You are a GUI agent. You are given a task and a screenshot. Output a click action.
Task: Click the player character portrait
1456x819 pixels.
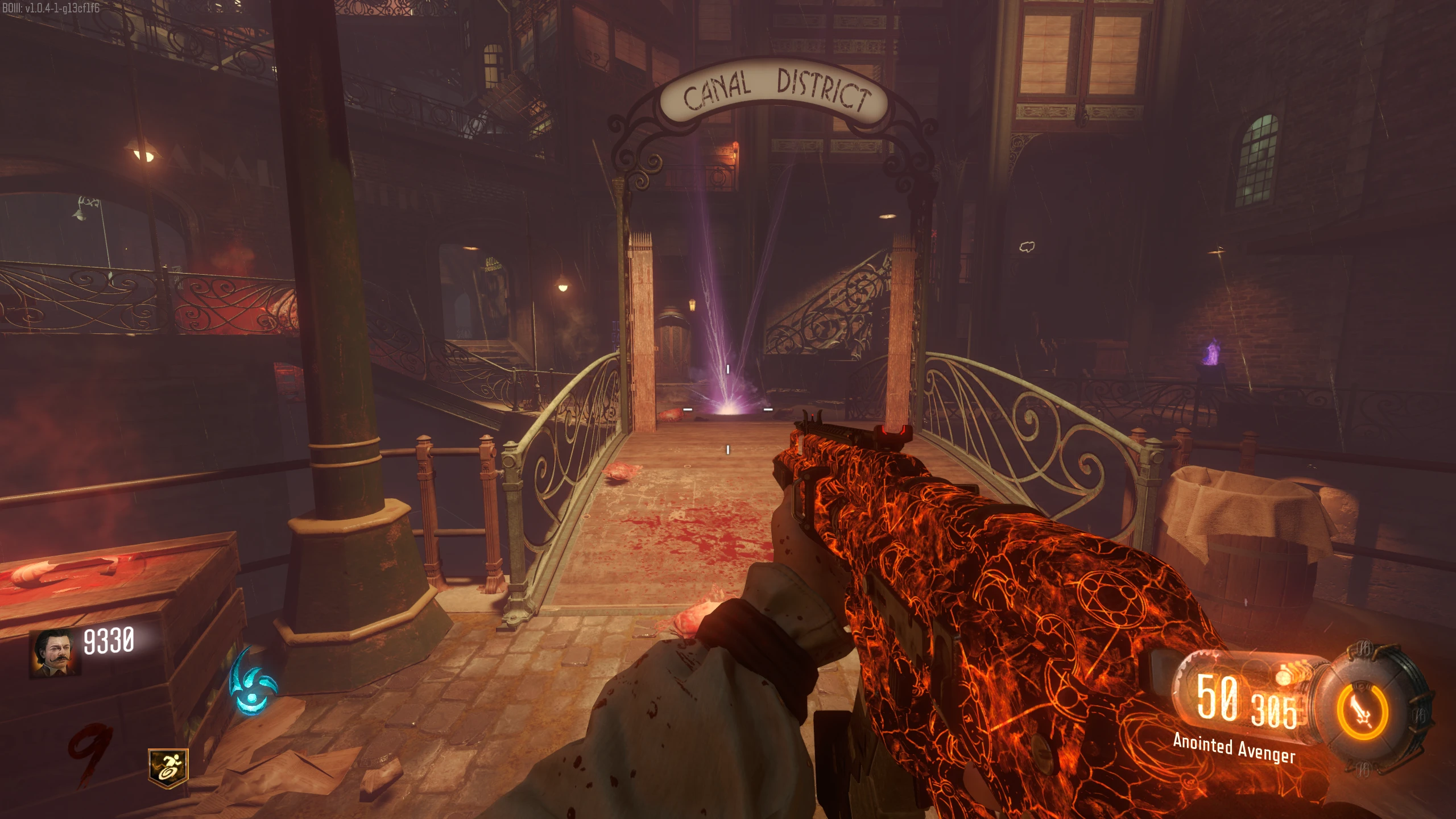55,653
